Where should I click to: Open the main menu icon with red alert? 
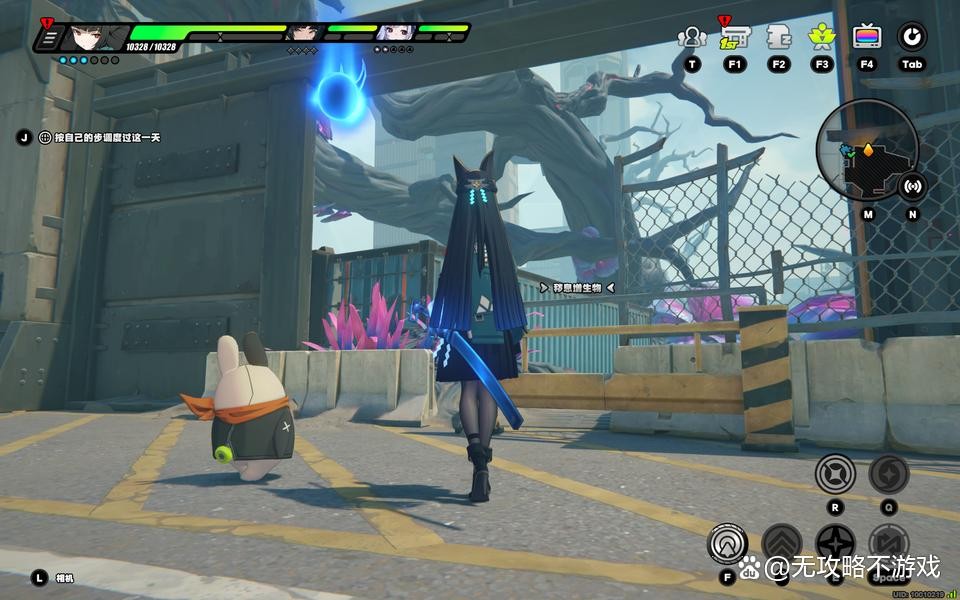click(48, 37)
